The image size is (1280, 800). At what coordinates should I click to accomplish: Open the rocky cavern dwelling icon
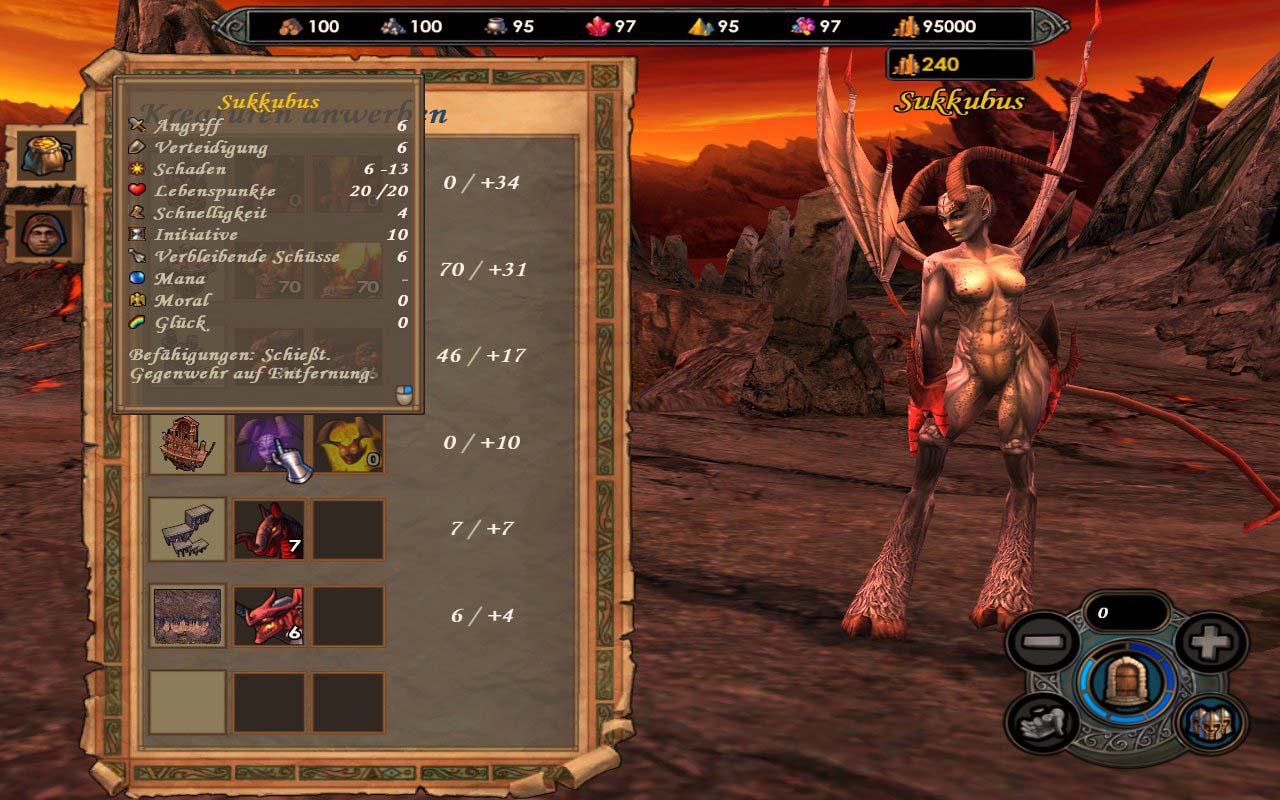coord(187,615)
